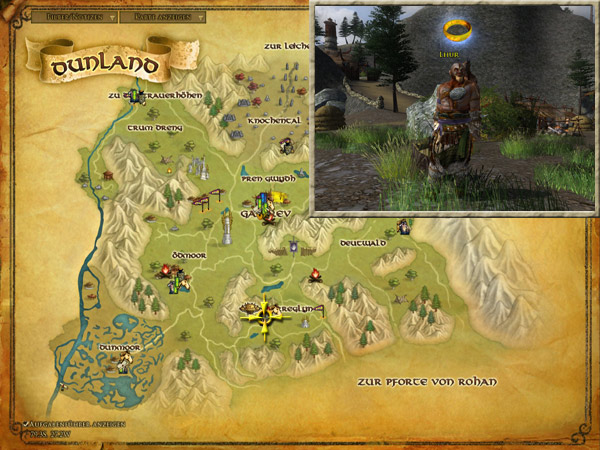Click the campfire marker west of Deutwald
Viewport: 600px width, 450px height.
click(315, 274)
